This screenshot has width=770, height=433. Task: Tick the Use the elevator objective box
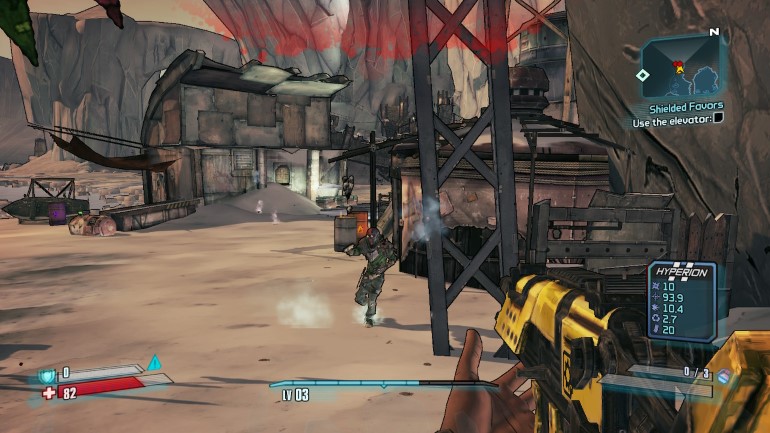tap(717, 120)
